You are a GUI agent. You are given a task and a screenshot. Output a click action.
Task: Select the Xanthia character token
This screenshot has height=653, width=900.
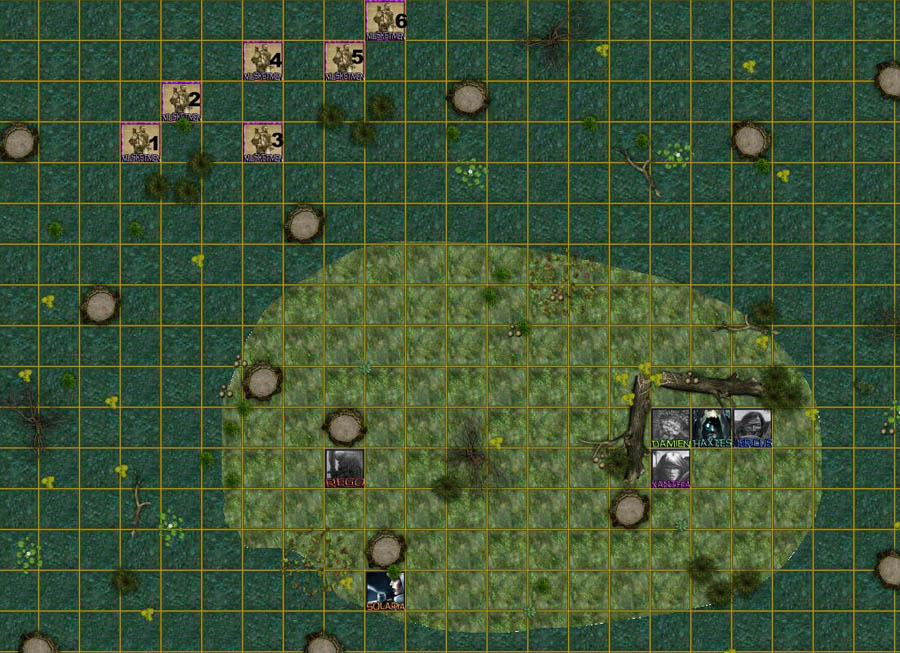tap(670, 468)
